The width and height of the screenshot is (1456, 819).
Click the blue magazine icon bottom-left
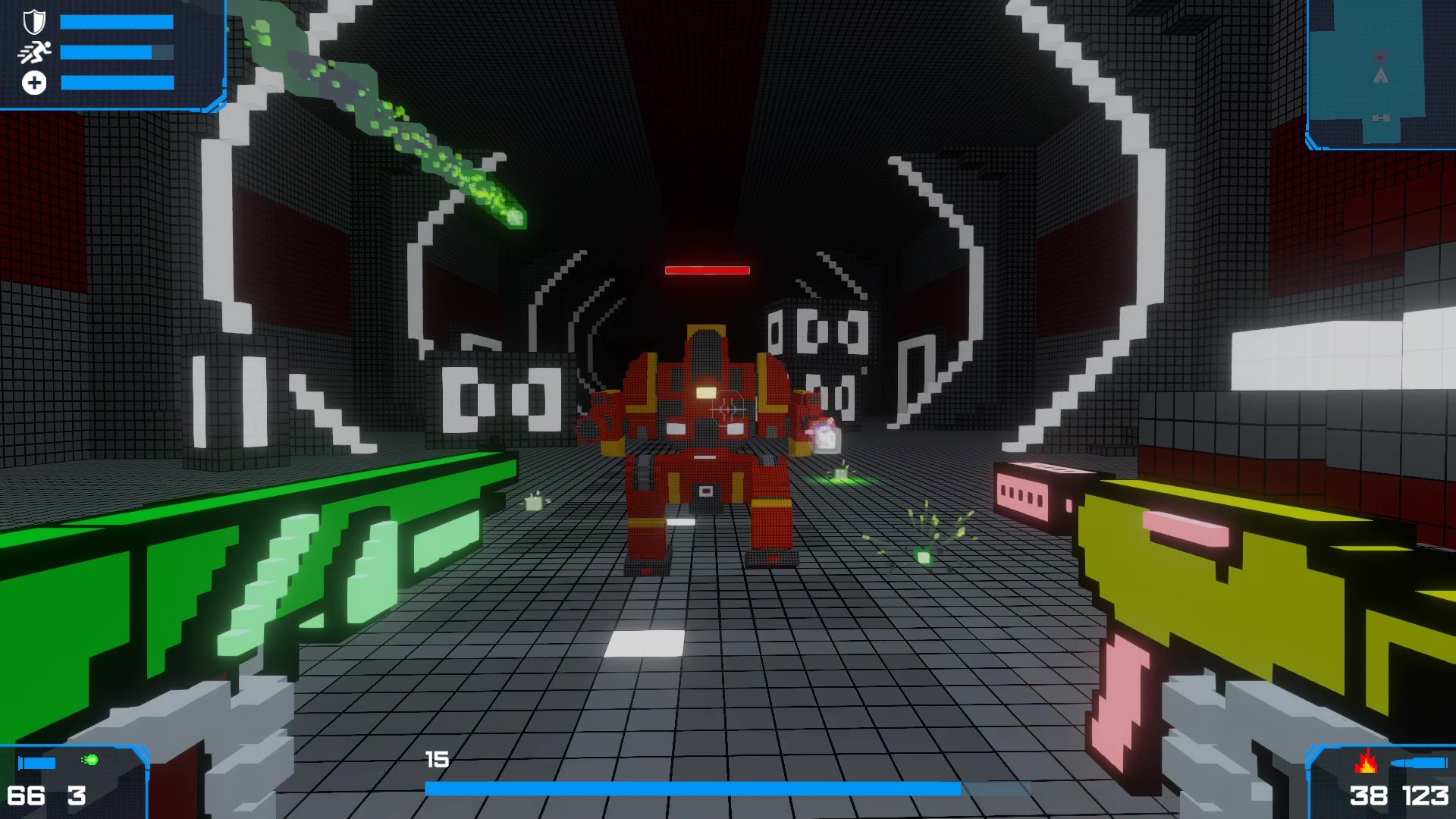coord(37,762)
